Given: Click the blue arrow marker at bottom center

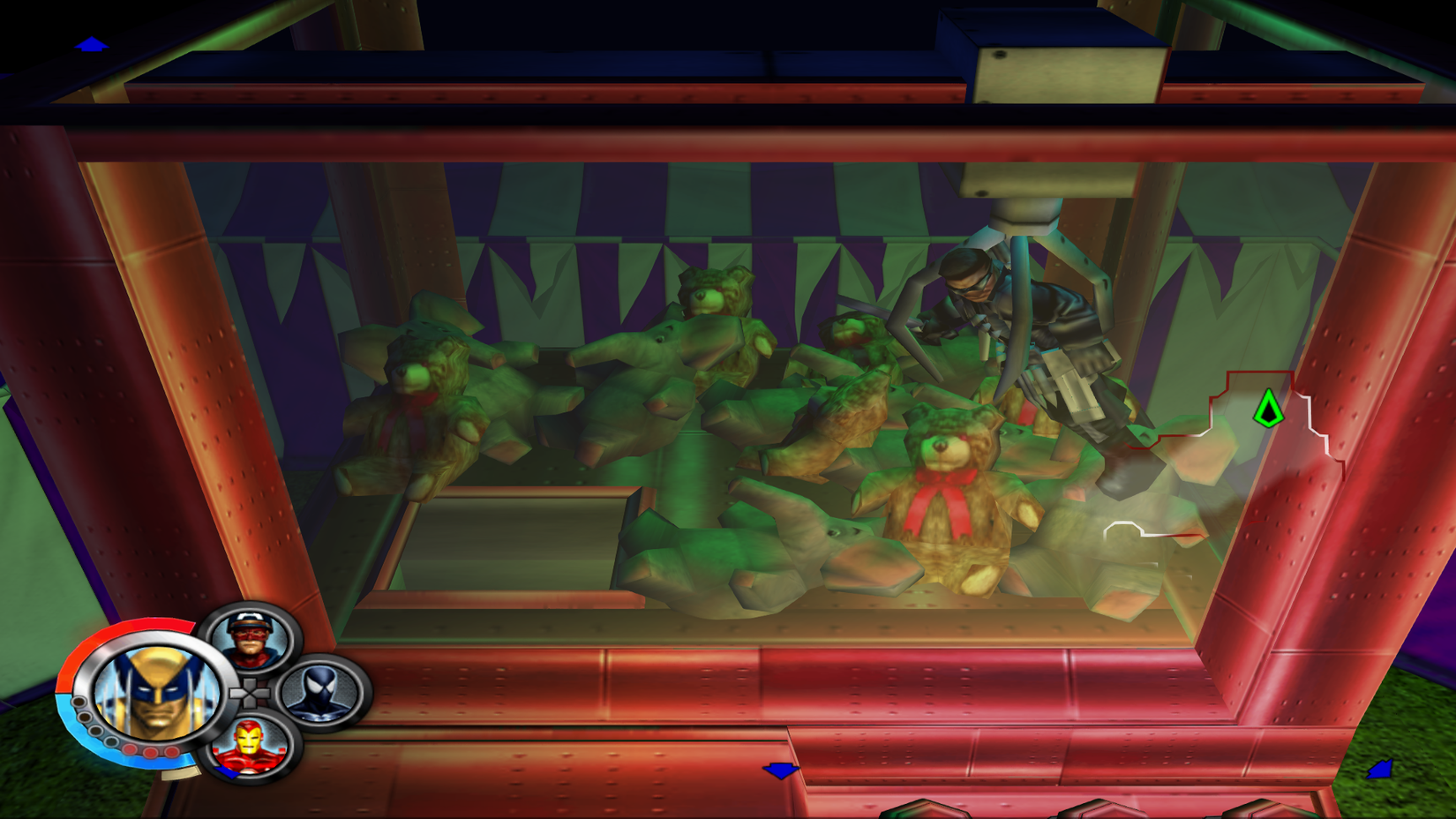Looking at the screenshot, I should [780, 769].
